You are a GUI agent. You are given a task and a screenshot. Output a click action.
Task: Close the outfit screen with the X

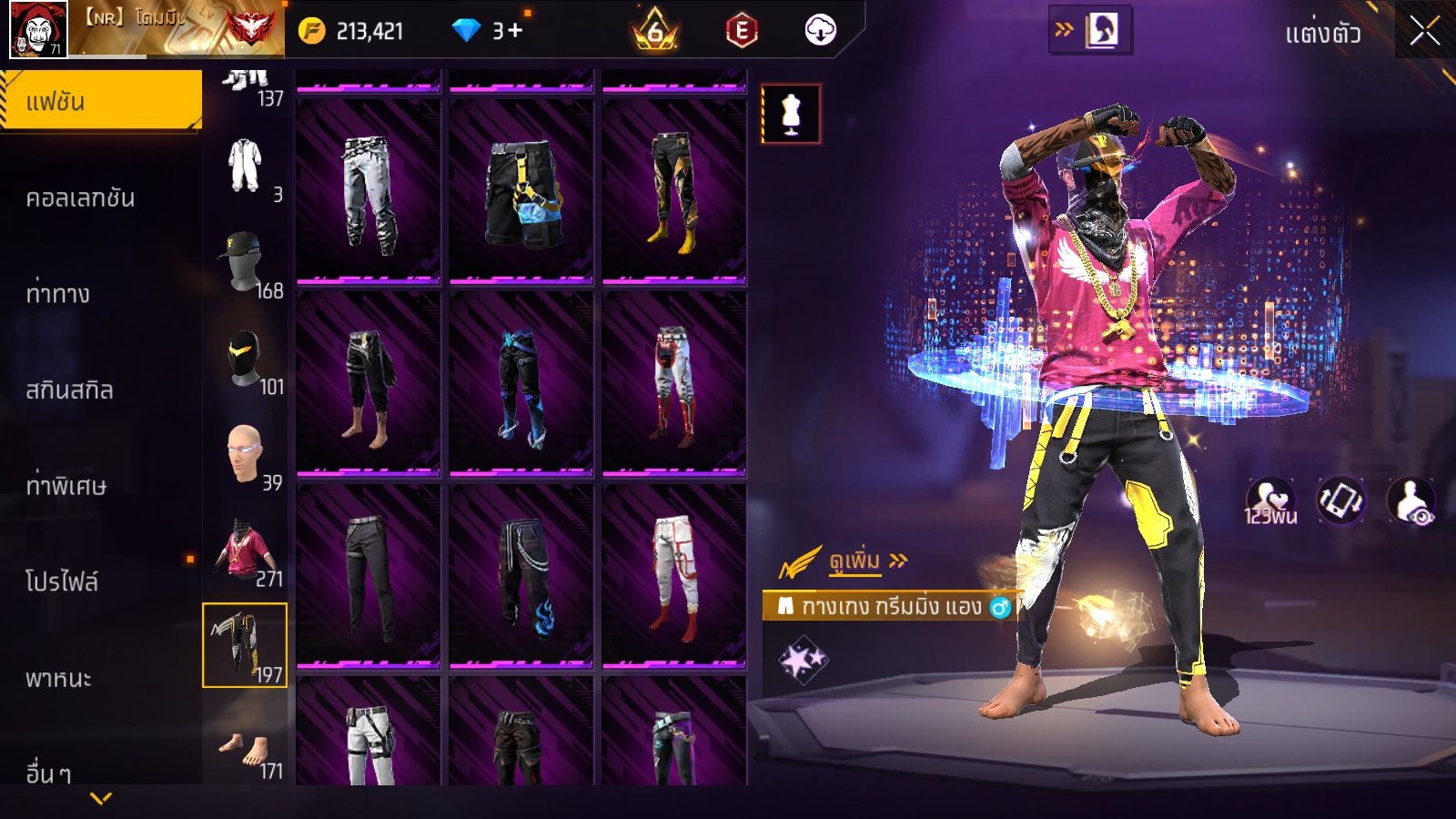coord(1424,31)
